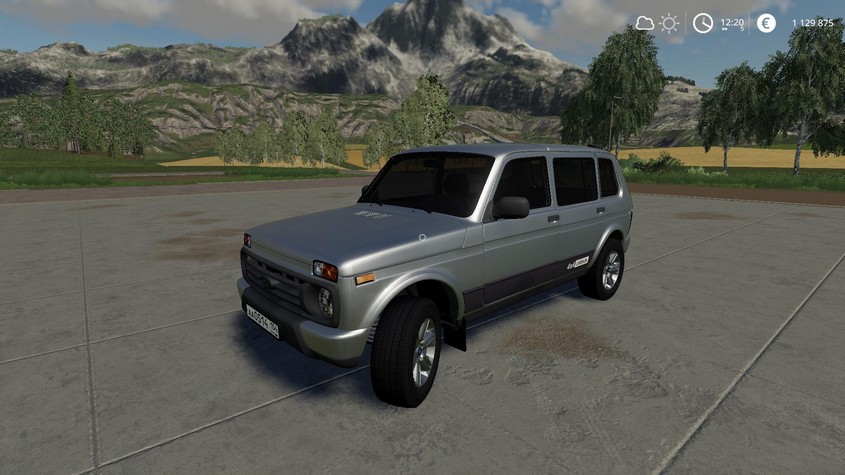Click the euro money icon
845x475 pixels.
click(x=766, y=23)
